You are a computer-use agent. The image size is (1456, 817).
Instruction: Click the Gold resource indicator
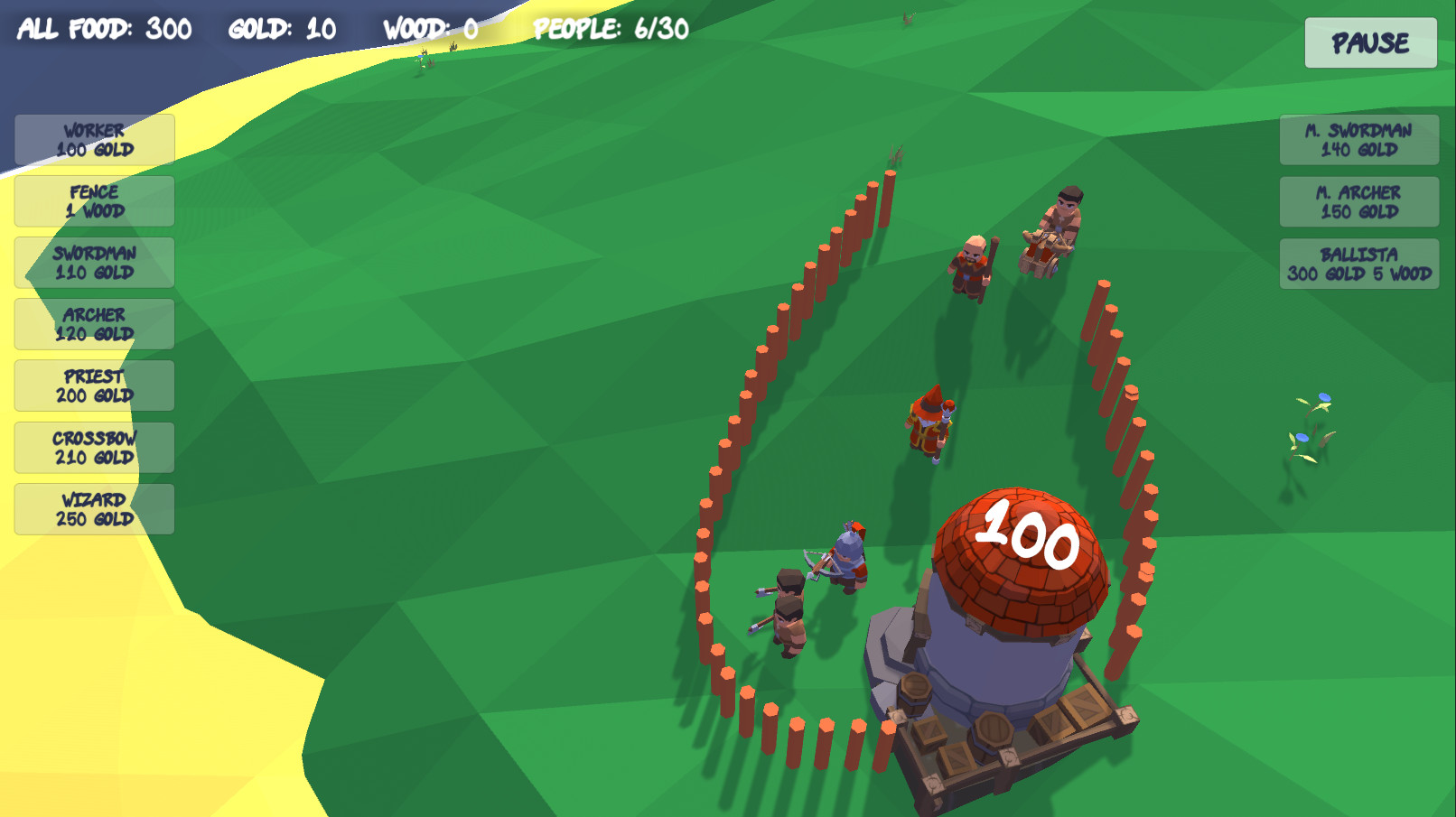[x=281, y=28]
